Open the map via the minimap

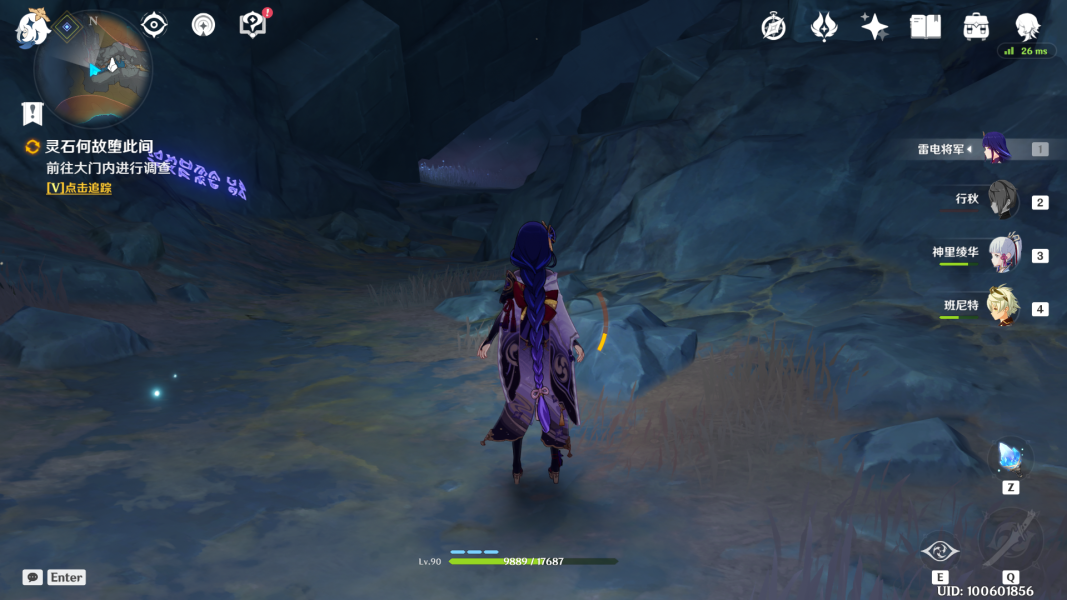(x=93, y=68)
